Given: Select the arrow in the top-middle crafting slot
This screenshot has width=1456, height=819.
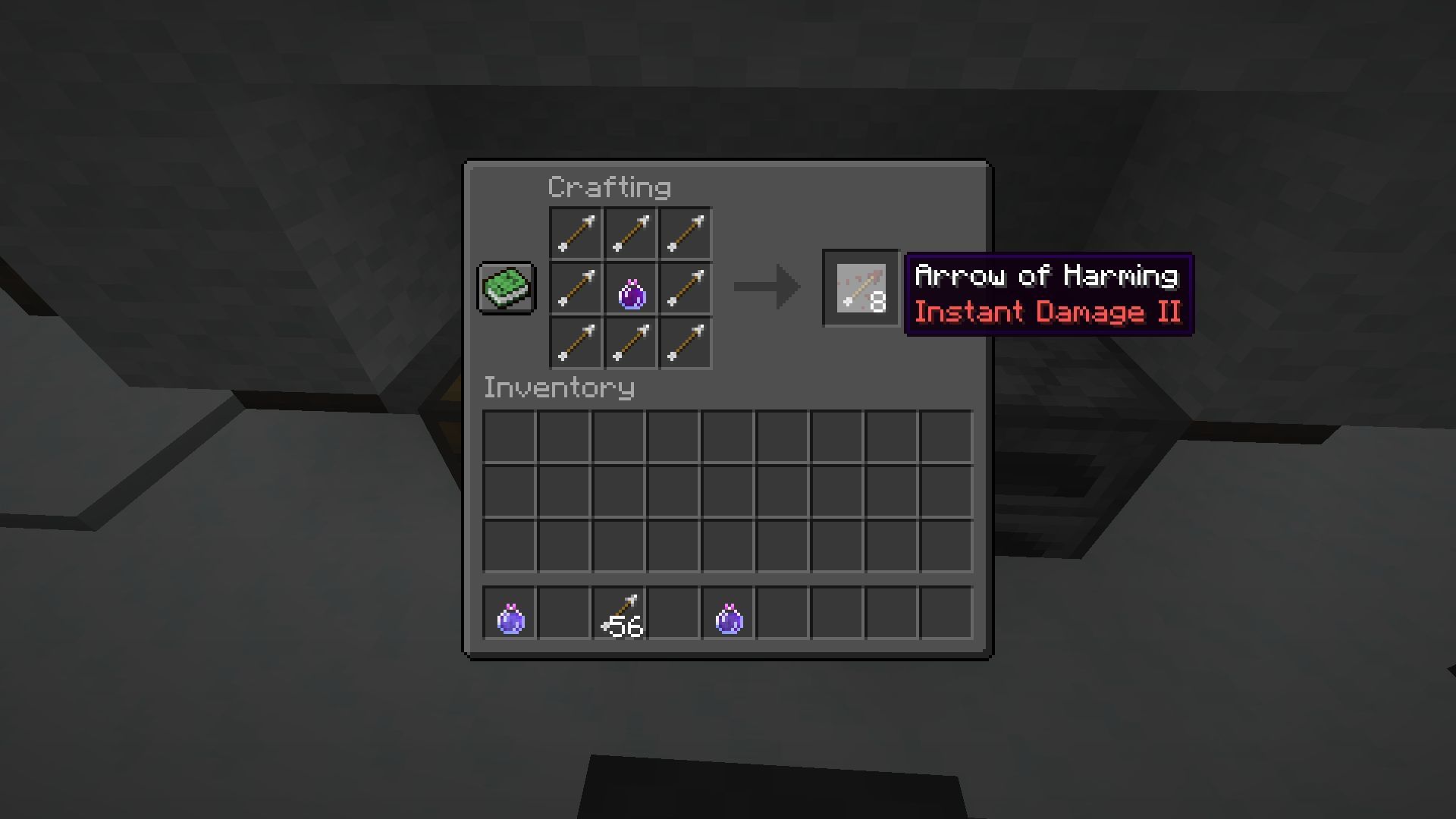Looking at the screenshot, I should (629, 233).
